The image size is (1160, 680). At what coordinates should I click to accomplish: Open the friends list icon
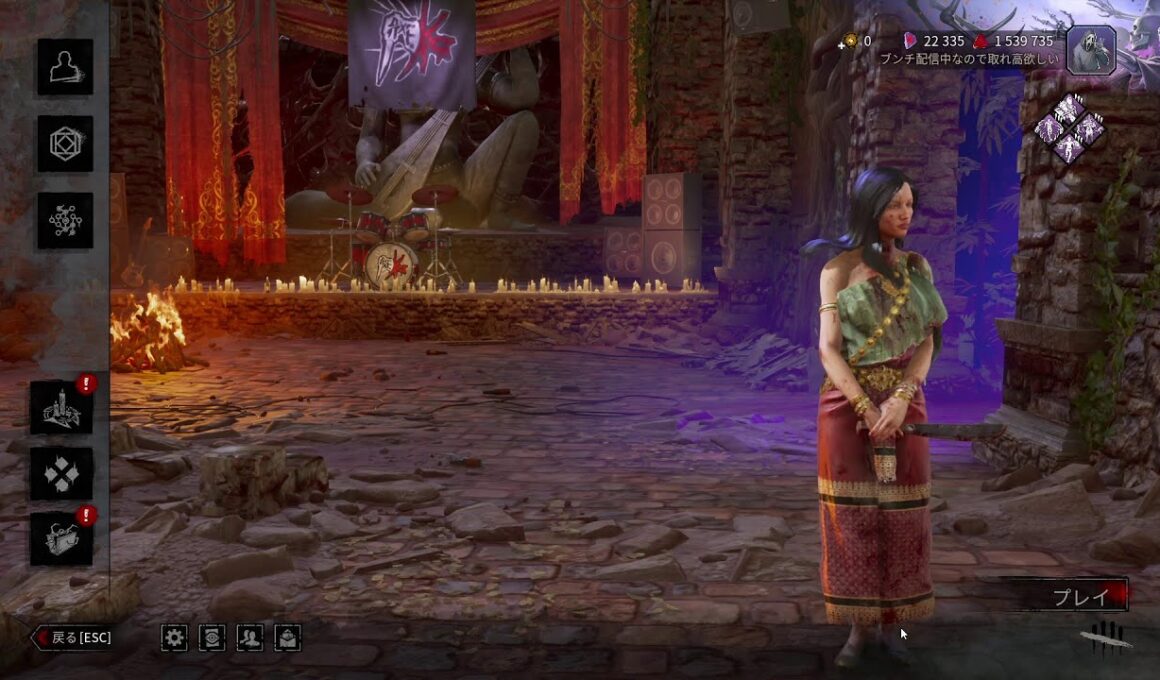click(x=249, y=637)
